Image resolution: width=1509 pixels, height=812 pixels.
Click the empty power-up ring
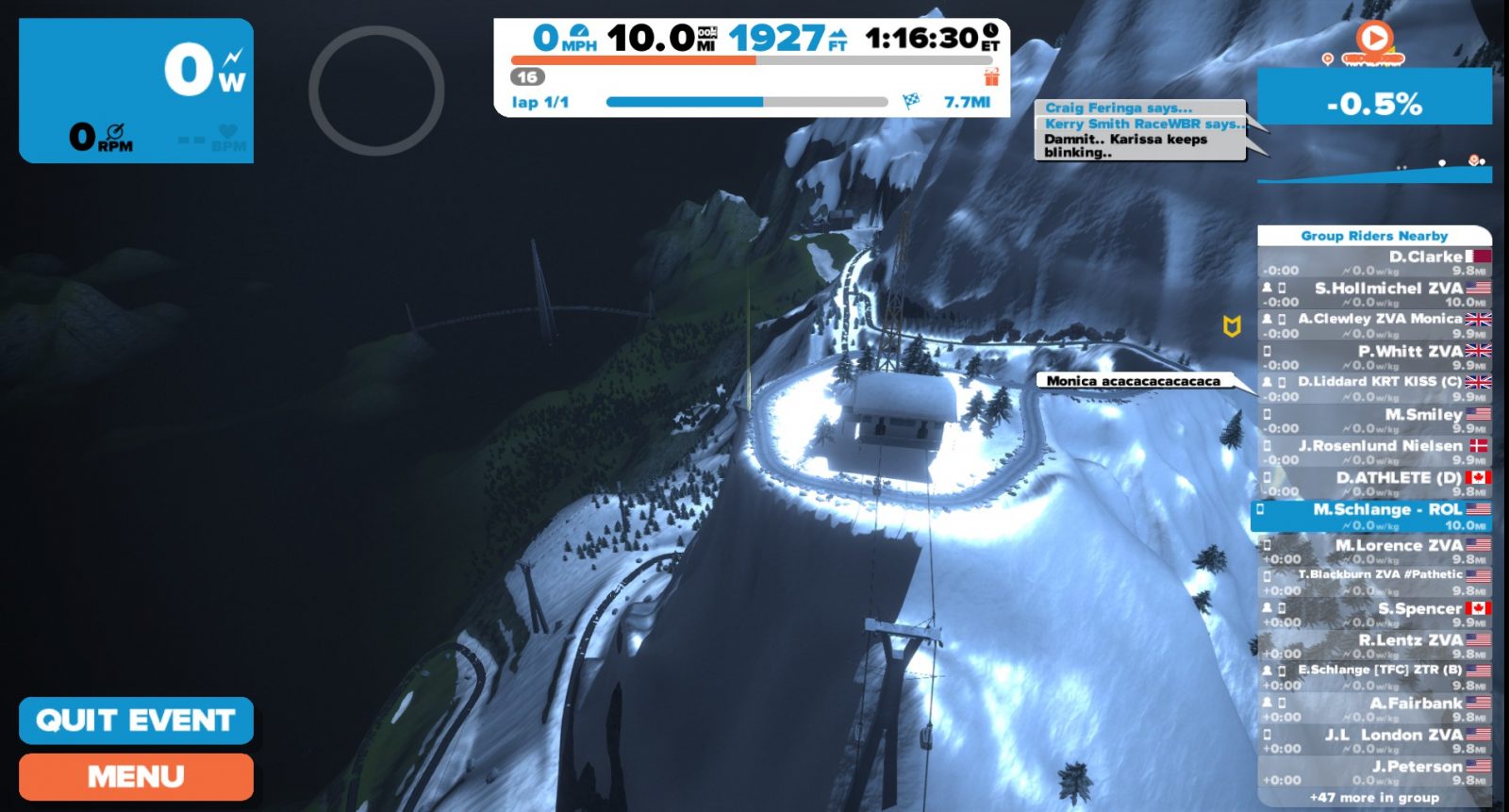tap(376, 91)
